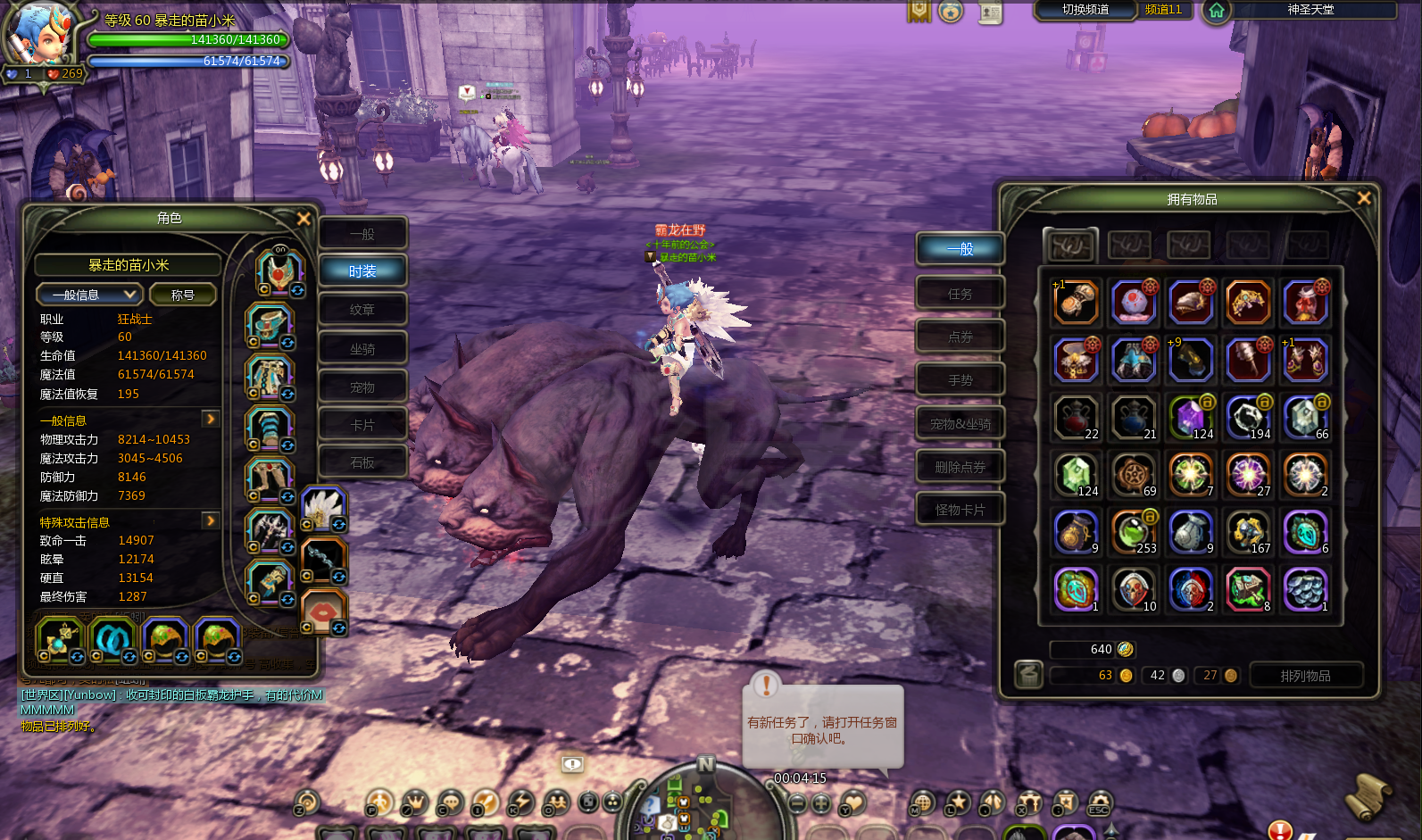Close the 角色 character window
This screenshot has width=1422, height=840.
(x=304, y=219)
